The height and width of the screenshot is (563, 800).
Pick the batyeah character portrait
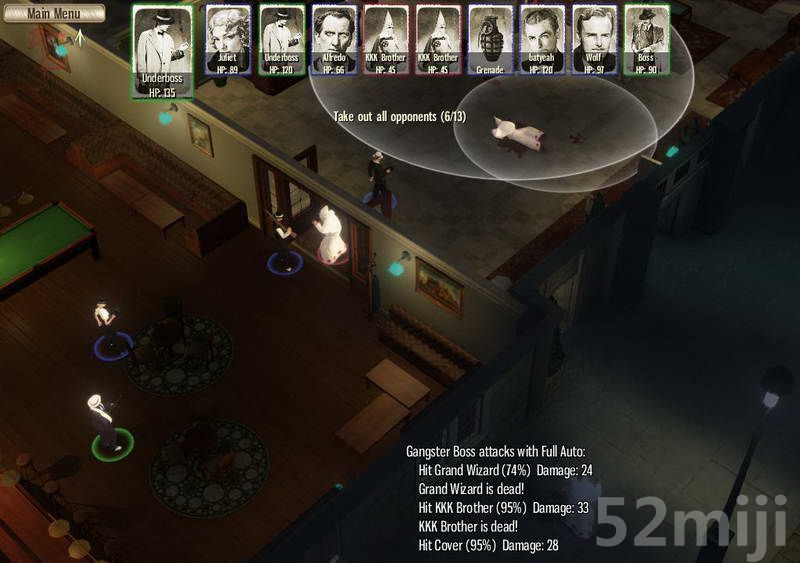pyautogui.click(x=542, y=38)
